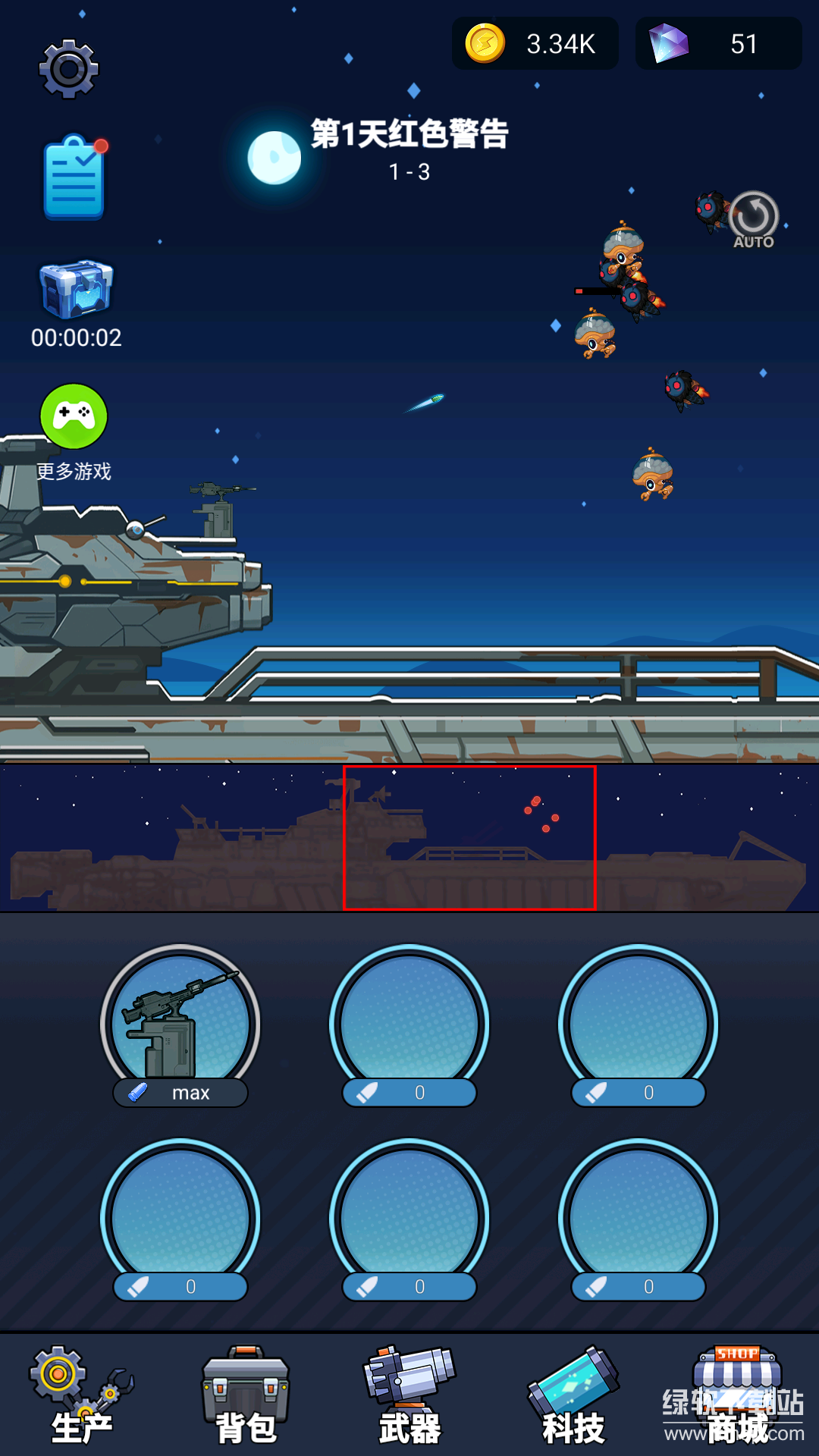
Task: Open the 商城 shop tab
Action: coord(737,1397)
